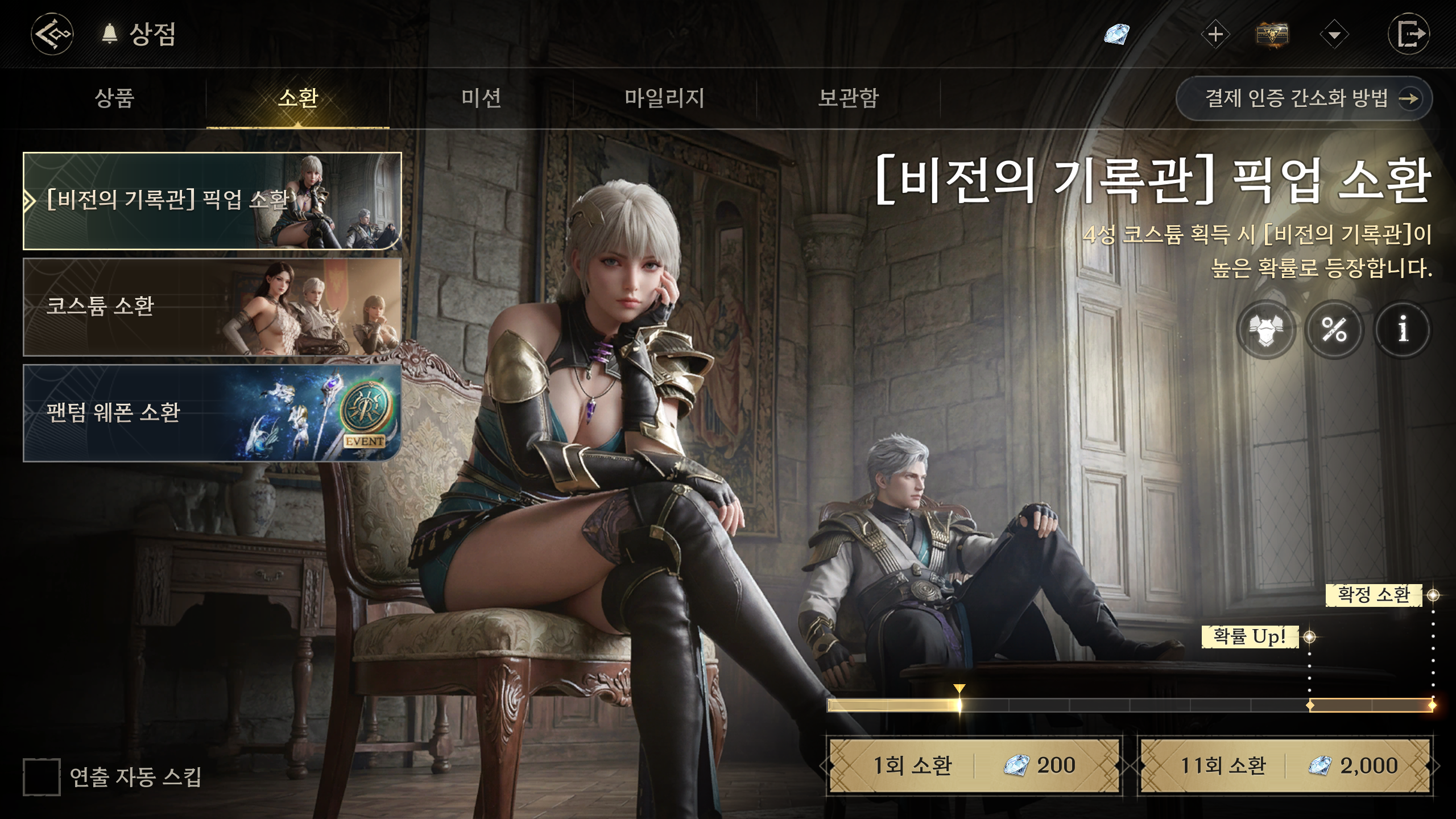
Task: Perform 1회 소환 for 200 diamonds
Action: pos(974,766)
